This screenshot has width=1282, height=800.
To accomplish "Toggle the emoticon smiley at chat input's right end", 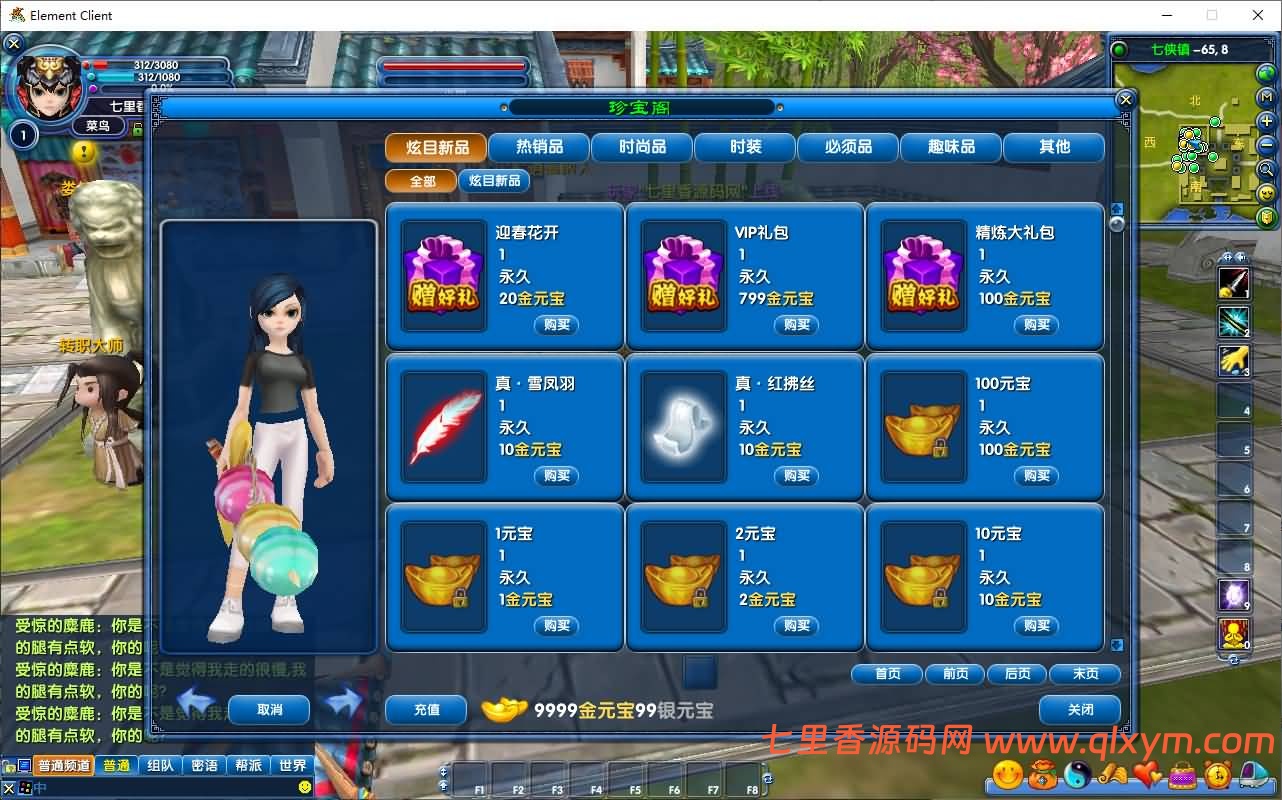I will [305, 786].
